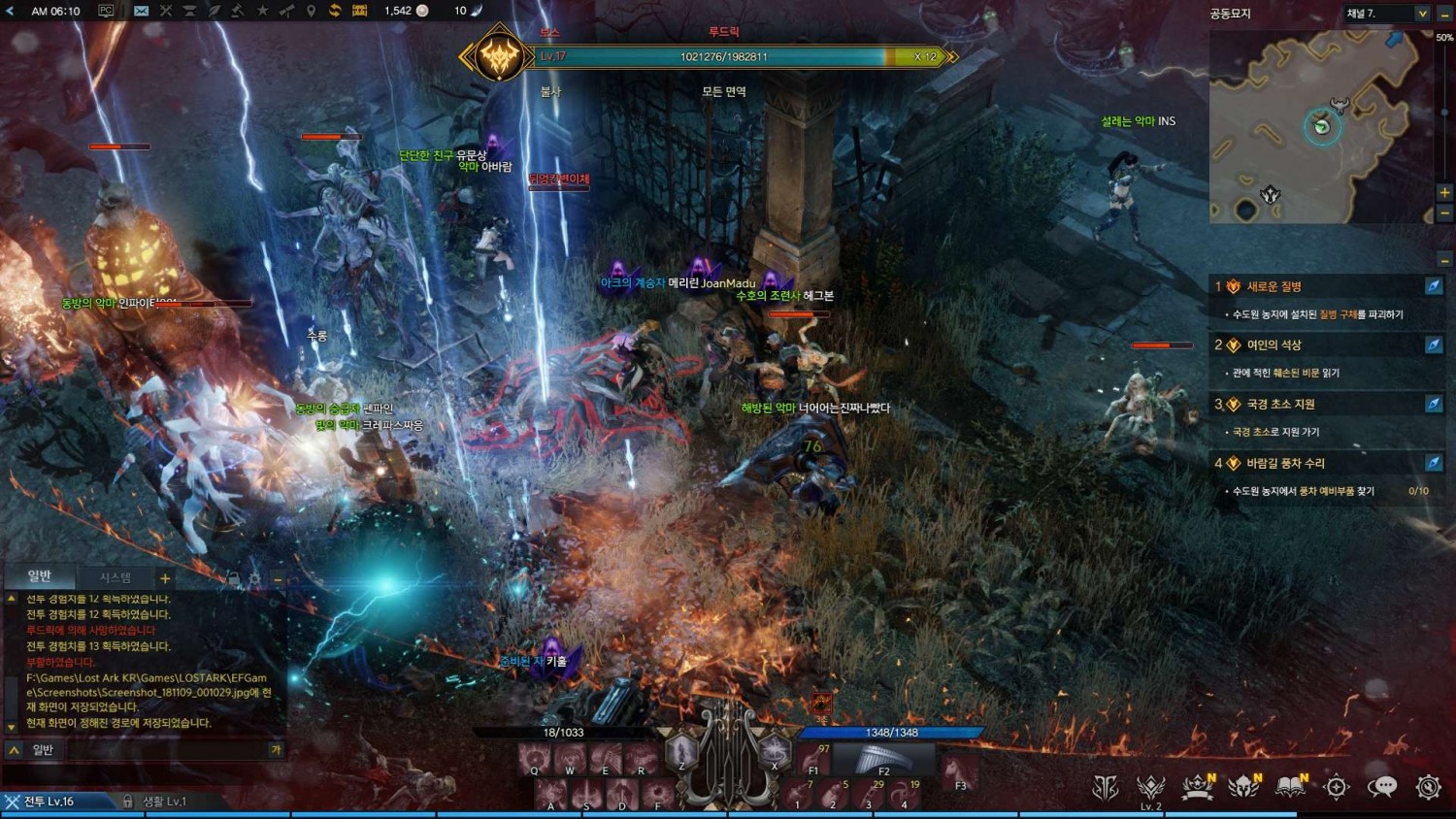Screen dimensions: 1456x819
Task: Click the 가 button in the chat panel
Action: (x=277, y=750)
